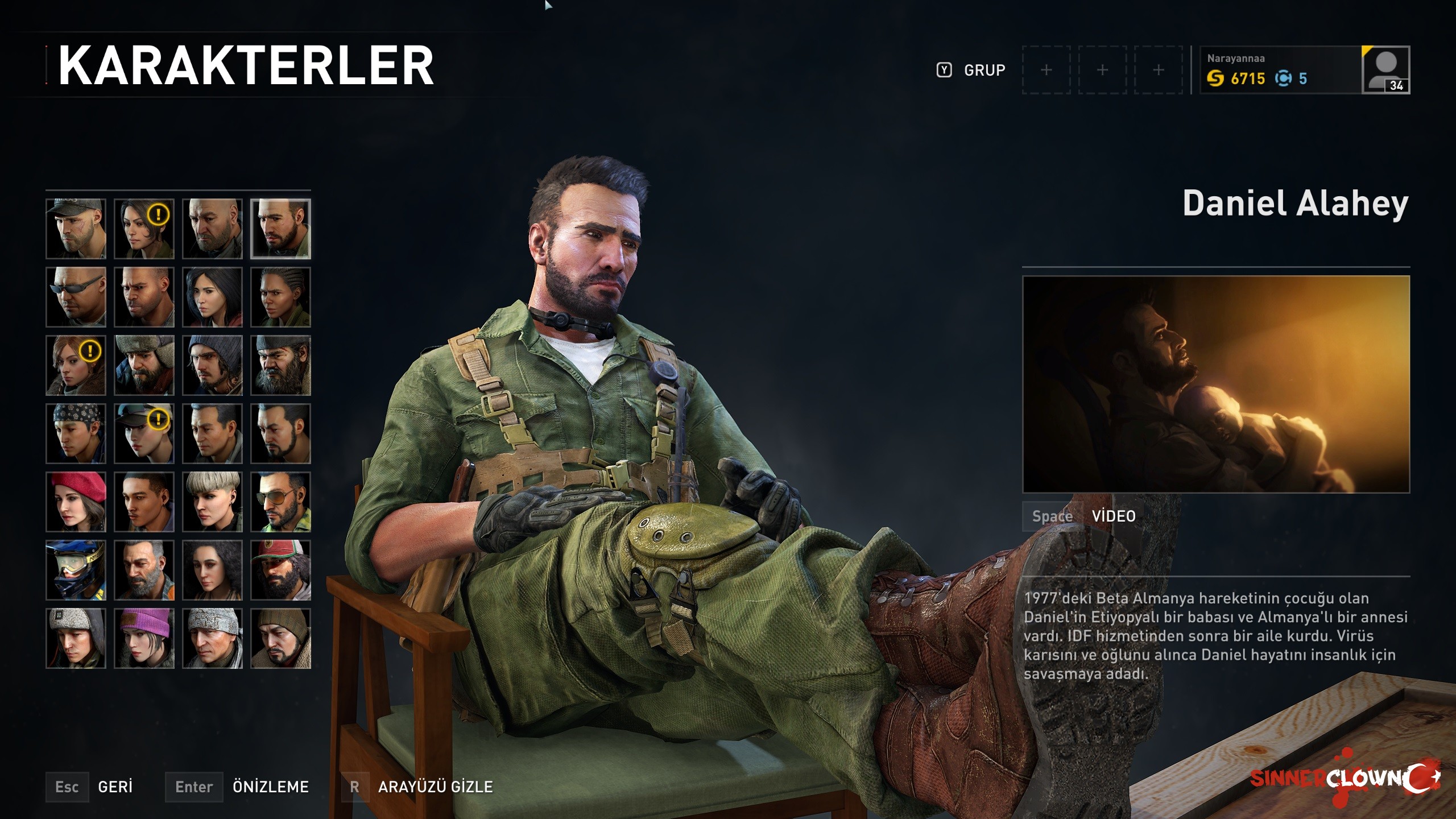
Task: Select the character with the blue bandana
Action: (76, 433)
